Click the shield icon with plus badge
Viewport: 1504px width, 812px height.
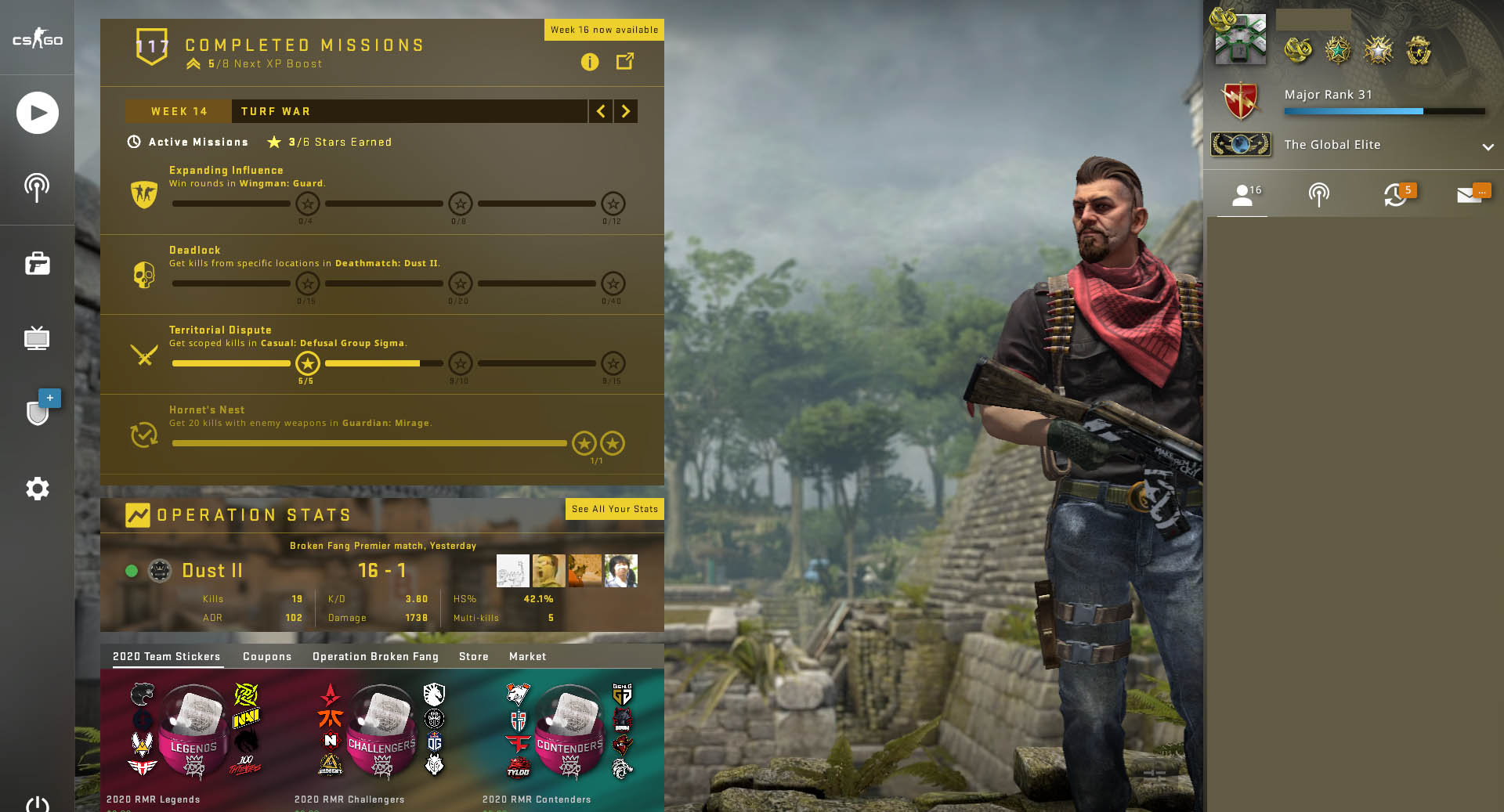click(38, 411)
